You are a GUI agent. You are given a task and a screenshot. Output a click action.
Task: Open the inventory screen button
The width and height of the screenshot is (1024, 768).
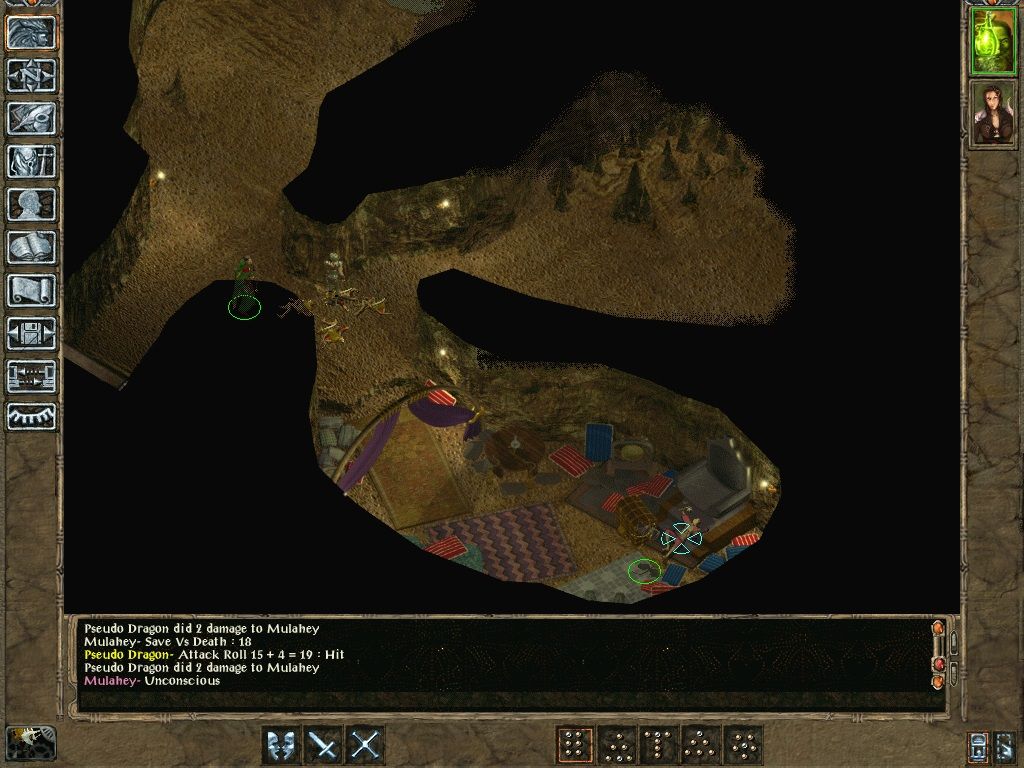(x=31, y=161)
